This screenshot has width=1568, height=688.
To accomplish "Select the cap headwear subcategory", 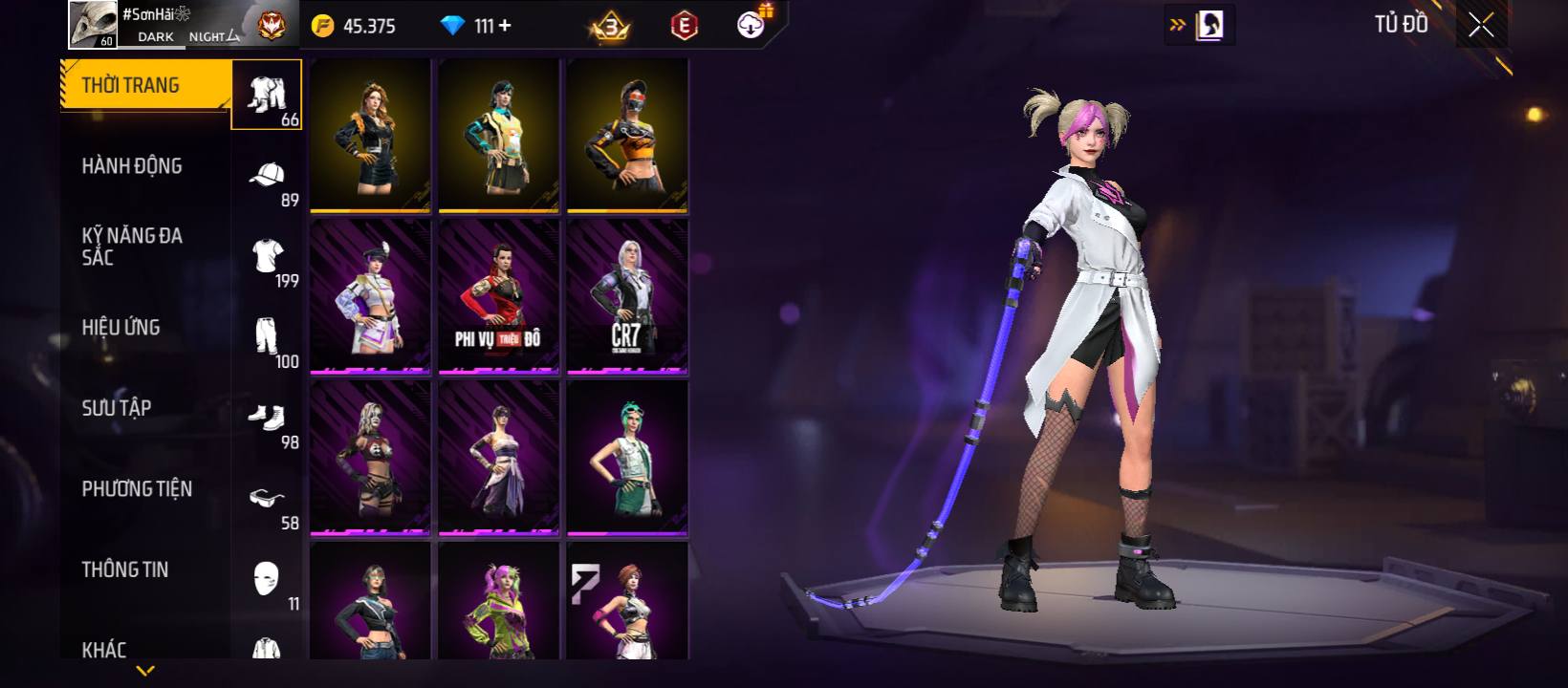I will [268, 177].
